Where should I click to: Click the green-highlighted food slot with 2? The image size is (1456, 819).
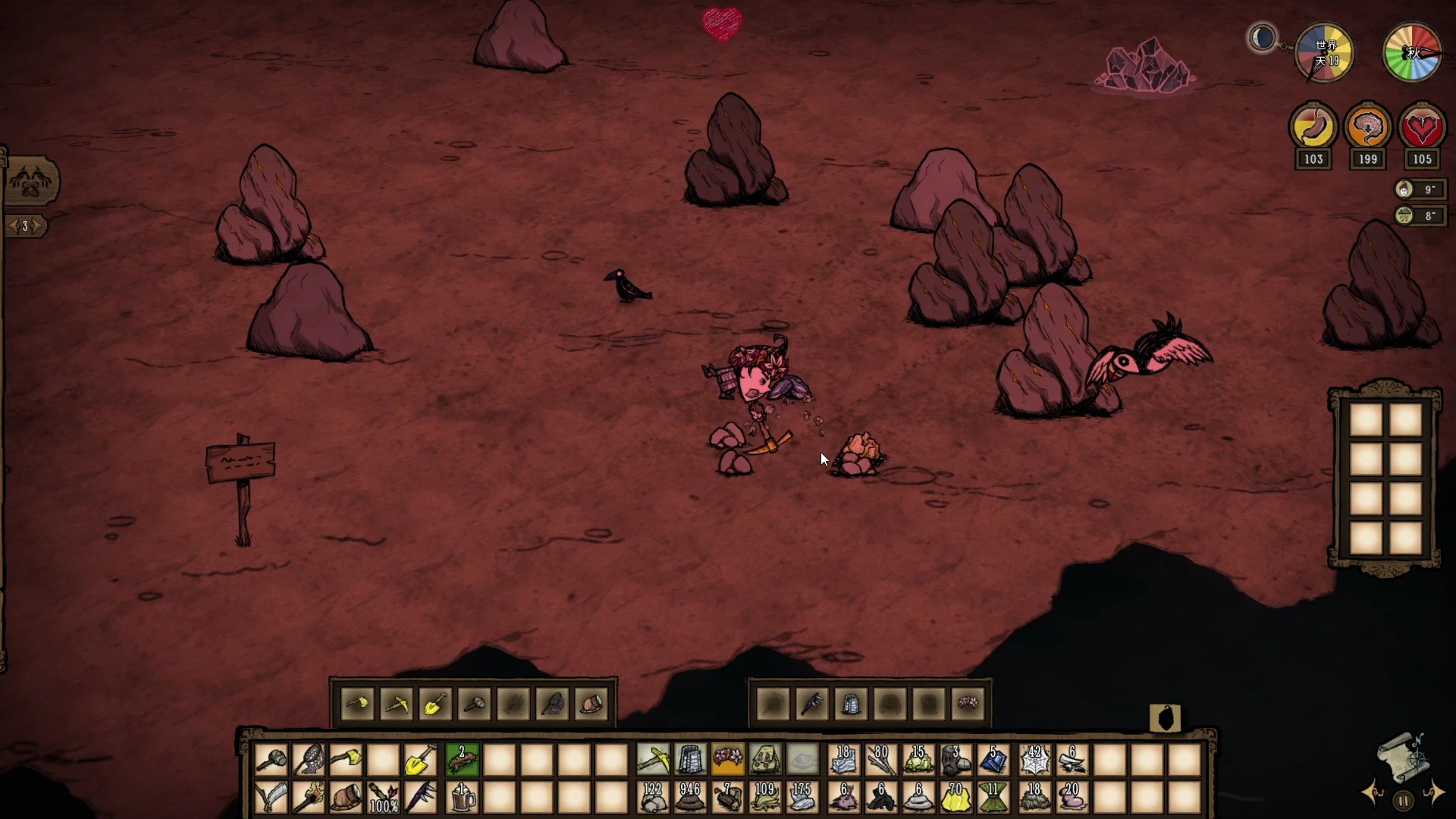click(x=462, y=759)
